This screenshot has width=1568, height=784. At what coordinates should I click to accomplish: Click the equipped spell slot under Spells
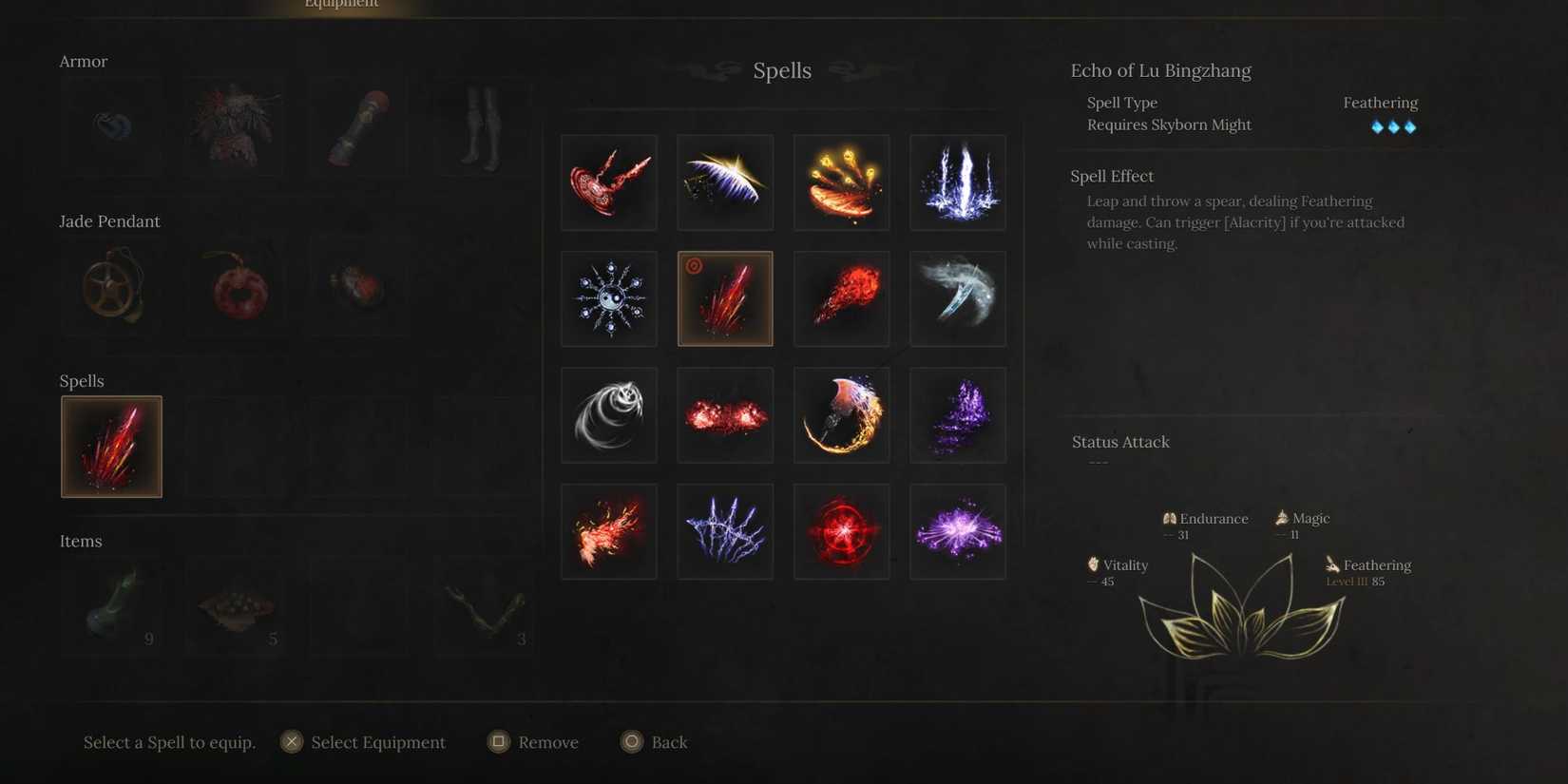pos(111,447)
